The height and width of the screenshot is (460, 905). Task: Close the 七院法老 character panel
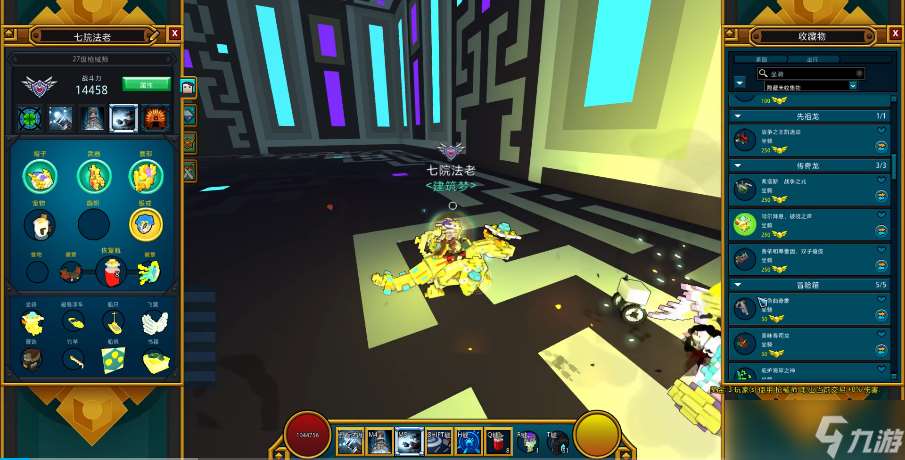tap(175, 33)
